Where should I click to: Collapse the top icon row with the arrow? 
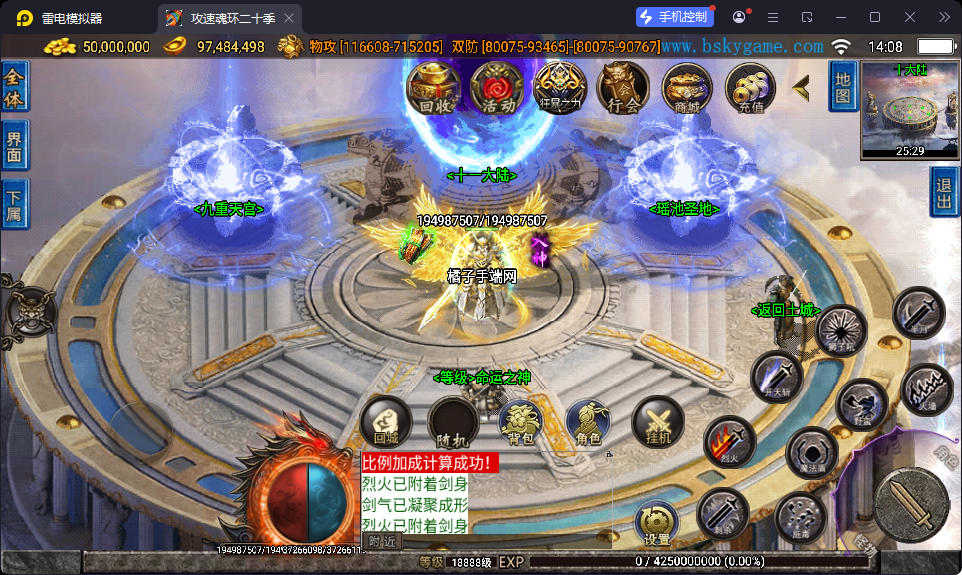point(801,88)
